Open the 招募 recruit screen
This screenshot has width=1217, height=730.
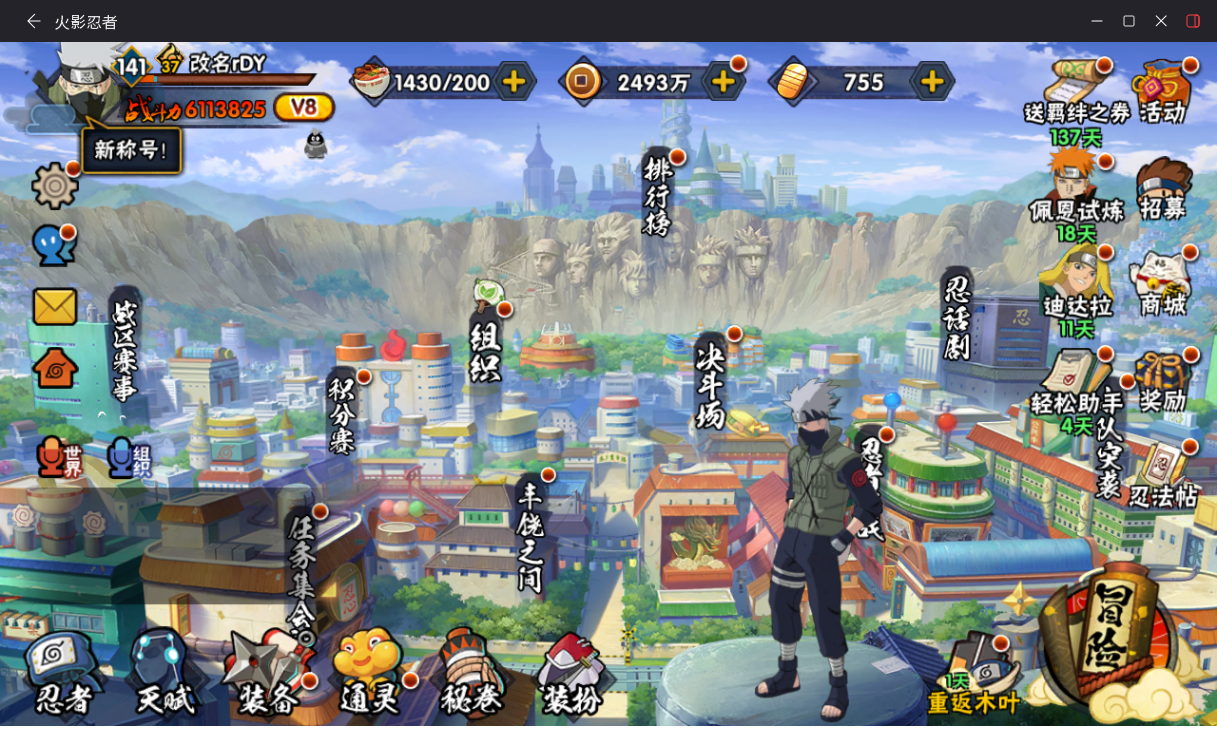[1163, 190]
